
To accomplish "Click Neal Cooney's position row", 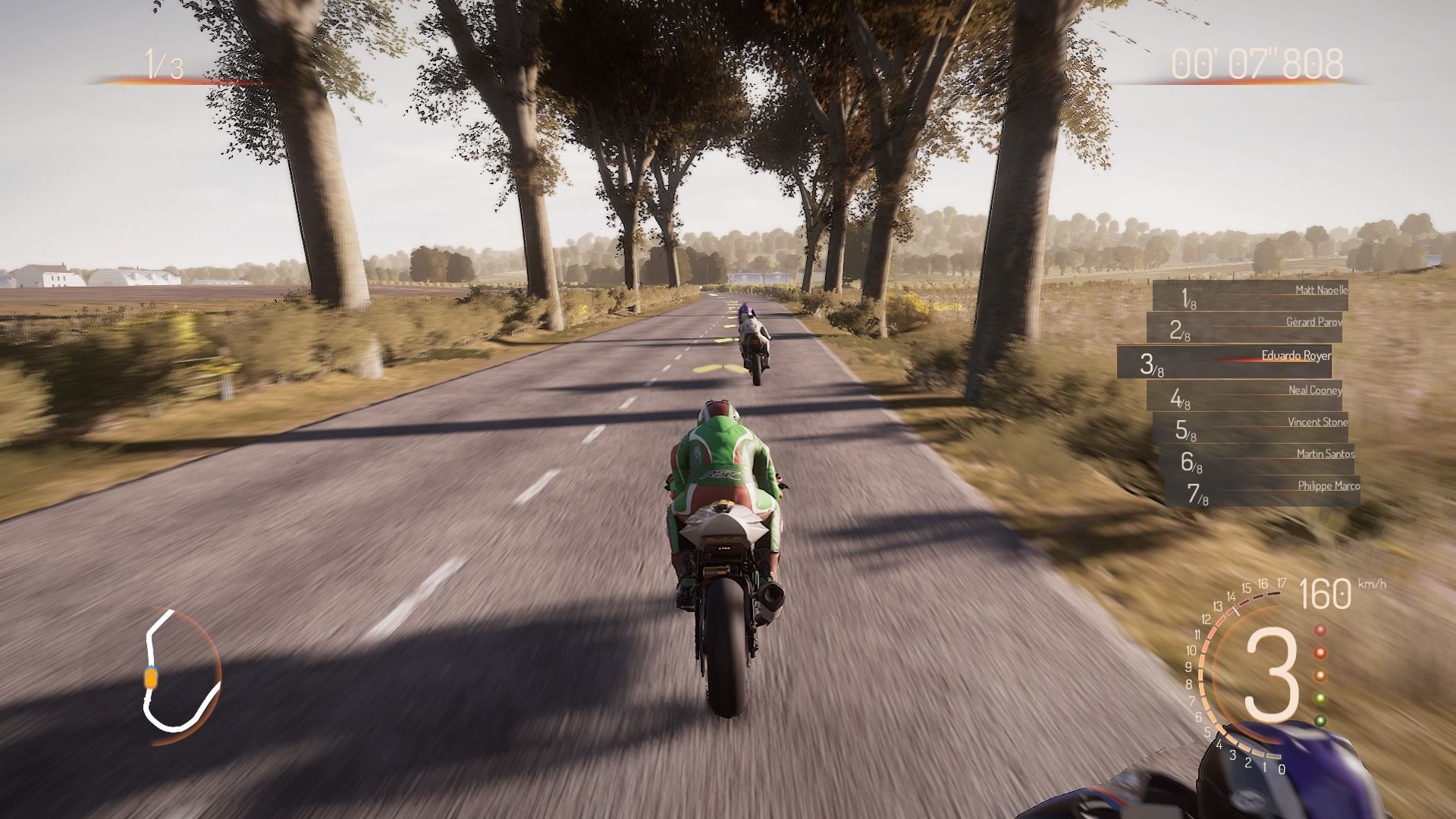I will tap(1244, 395).
